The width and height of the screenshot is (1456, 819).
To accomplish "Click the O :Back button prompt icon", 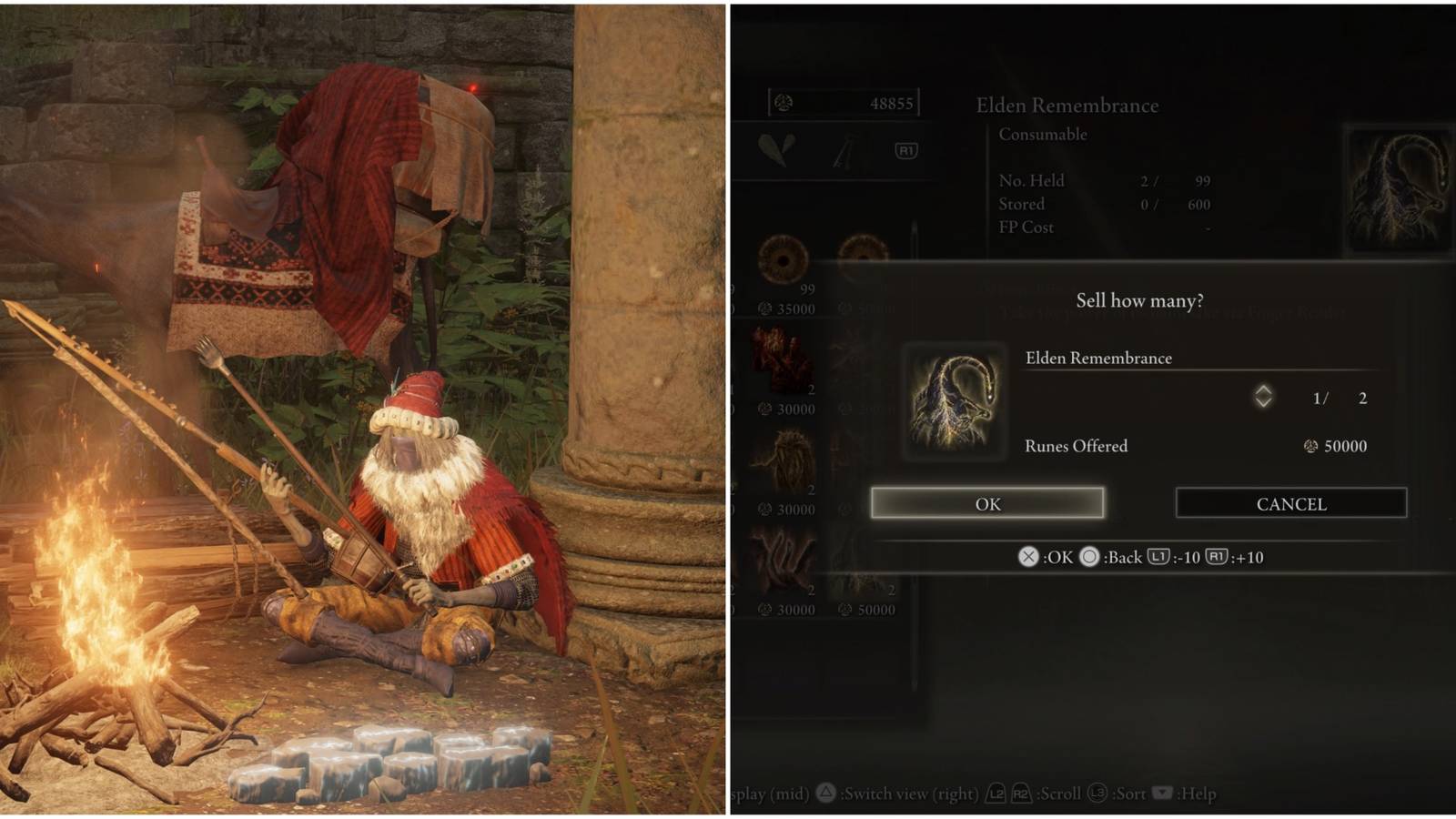I will click(1089, 557).
